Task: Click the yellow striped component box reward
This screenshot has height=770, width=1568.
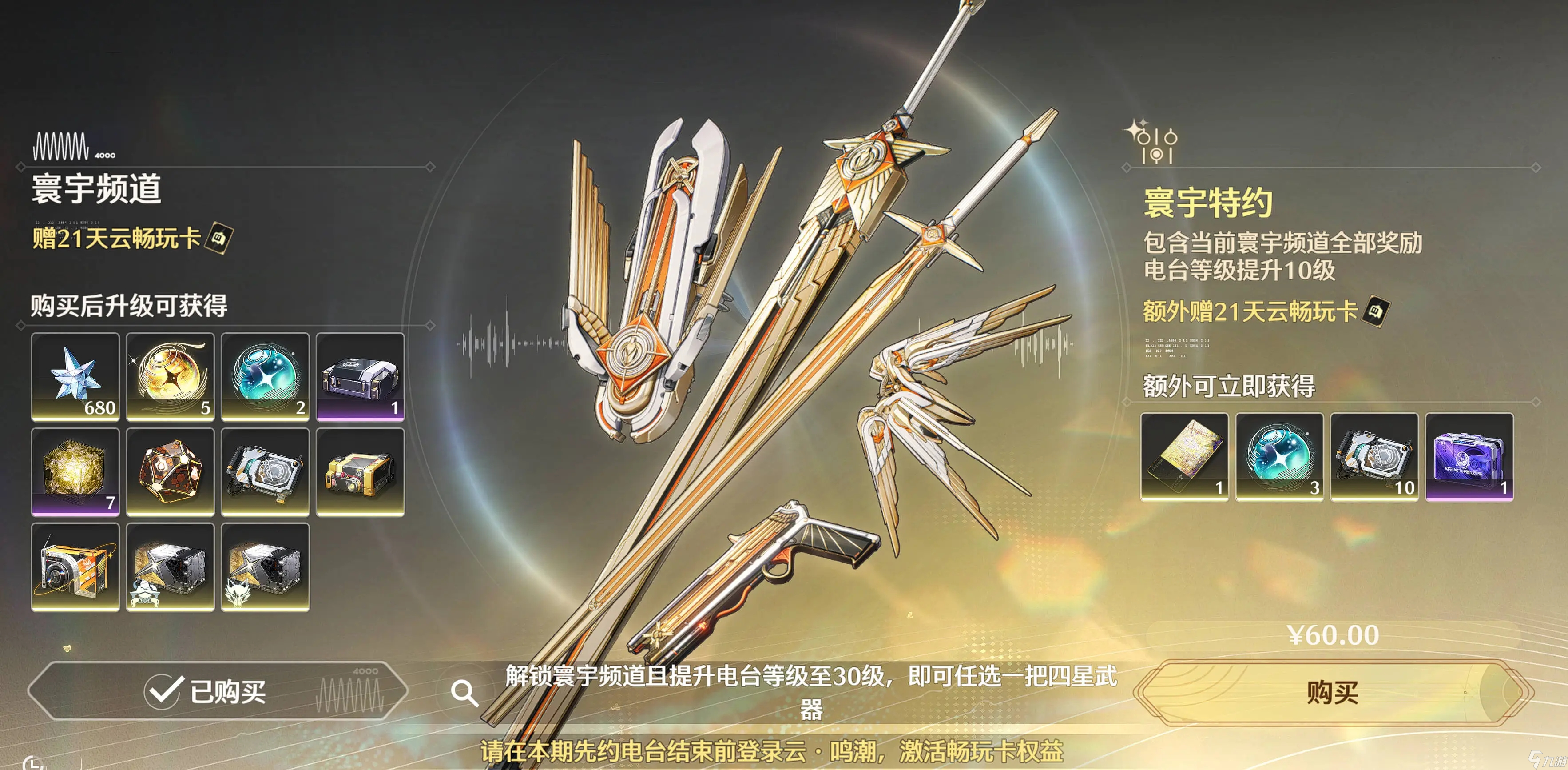Action: [360, 472]
